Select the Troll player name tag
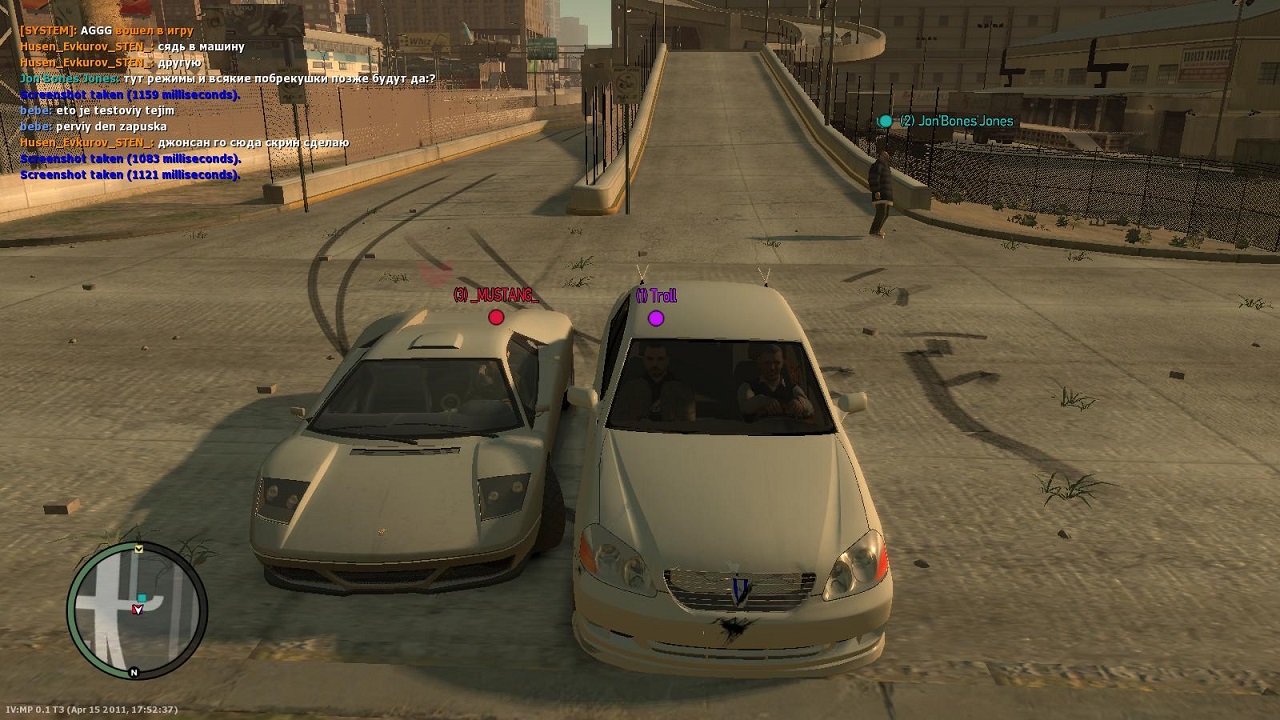Viewport: 1280px width, 720px height. point(656,296)
